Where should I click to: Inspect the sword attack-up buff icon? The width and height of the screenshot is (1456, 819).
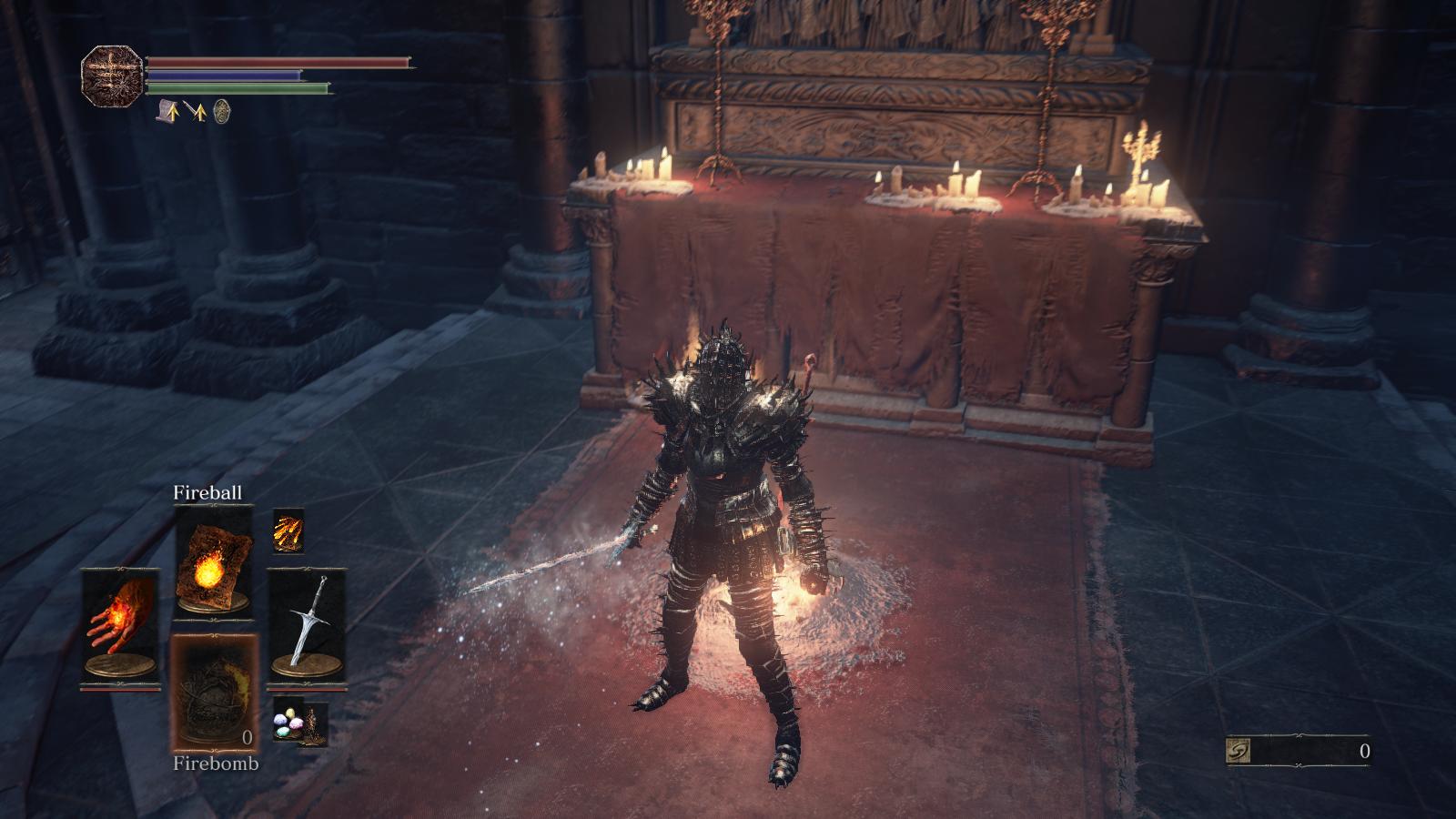click(195, 112)
